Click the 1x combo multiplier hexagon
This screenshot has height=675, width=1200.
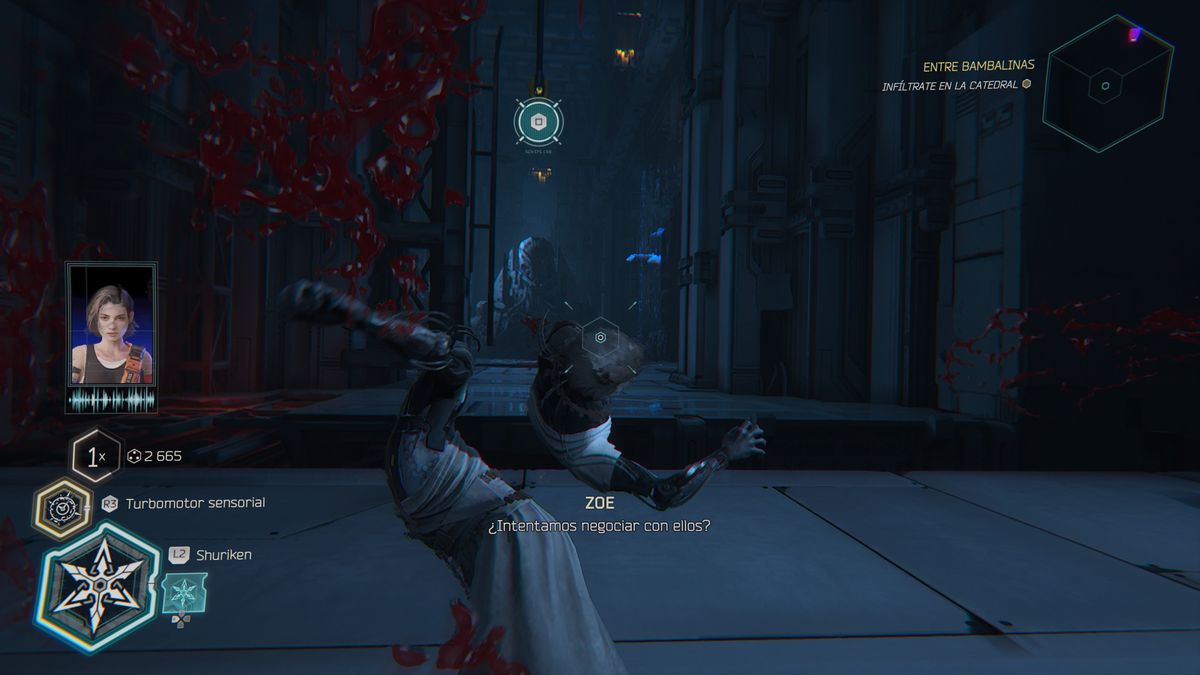95,458
